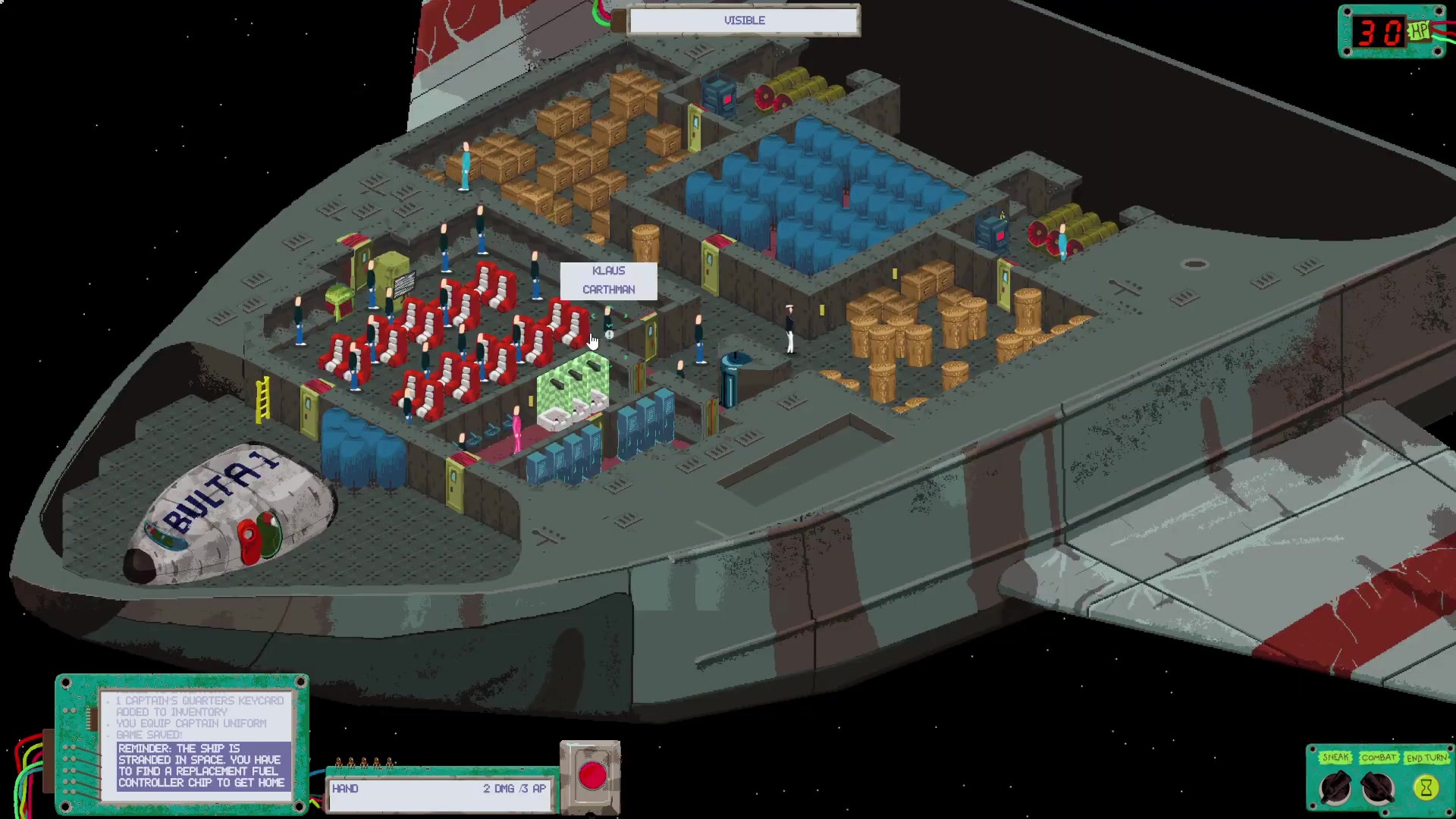Click the KLAUS CARTHMAN nameplate
The width and height of the screenshot is (1456, 819).
(608, 280)
